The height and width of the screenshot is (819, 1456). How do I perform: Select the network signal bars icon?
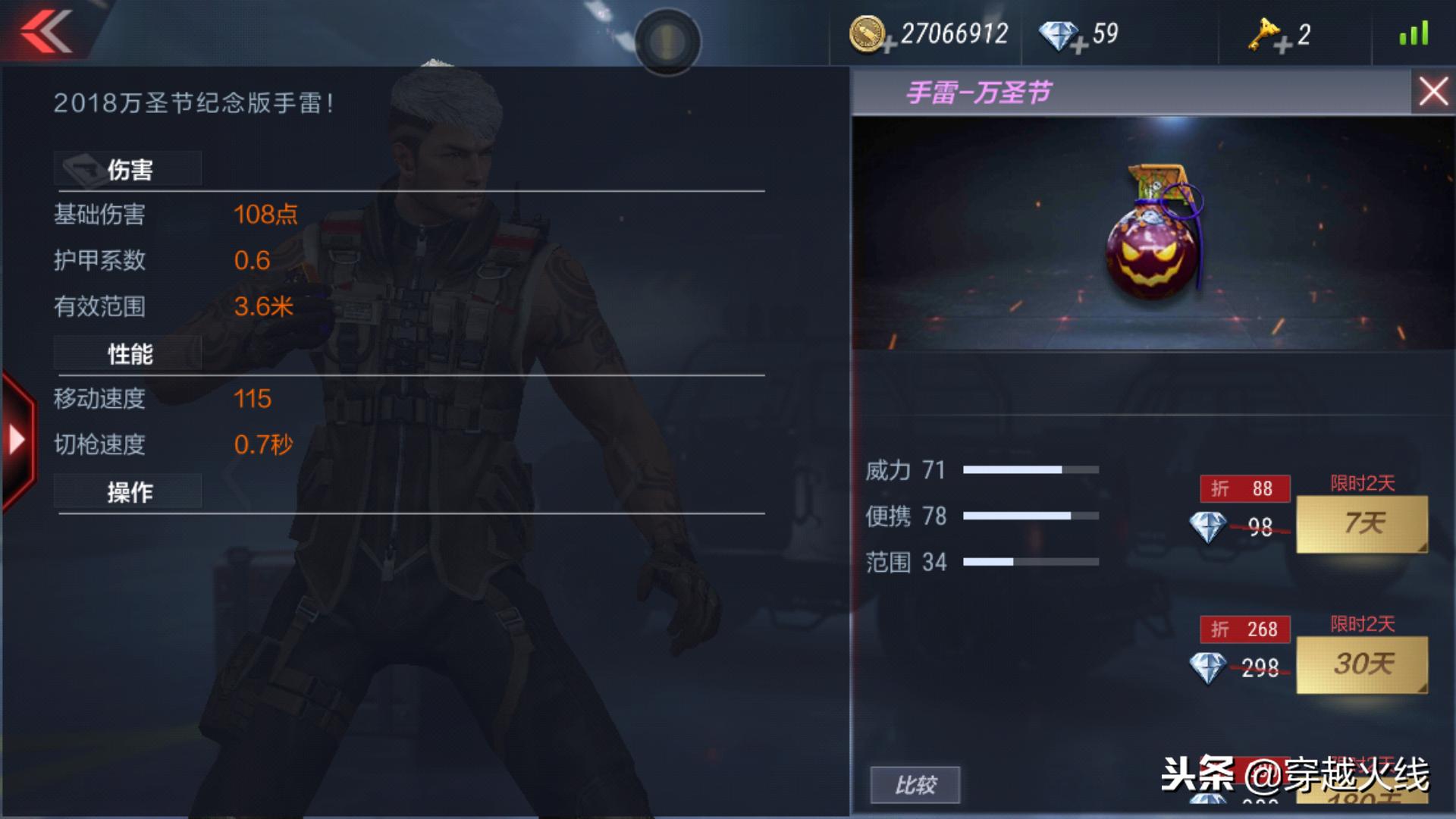1415,32
